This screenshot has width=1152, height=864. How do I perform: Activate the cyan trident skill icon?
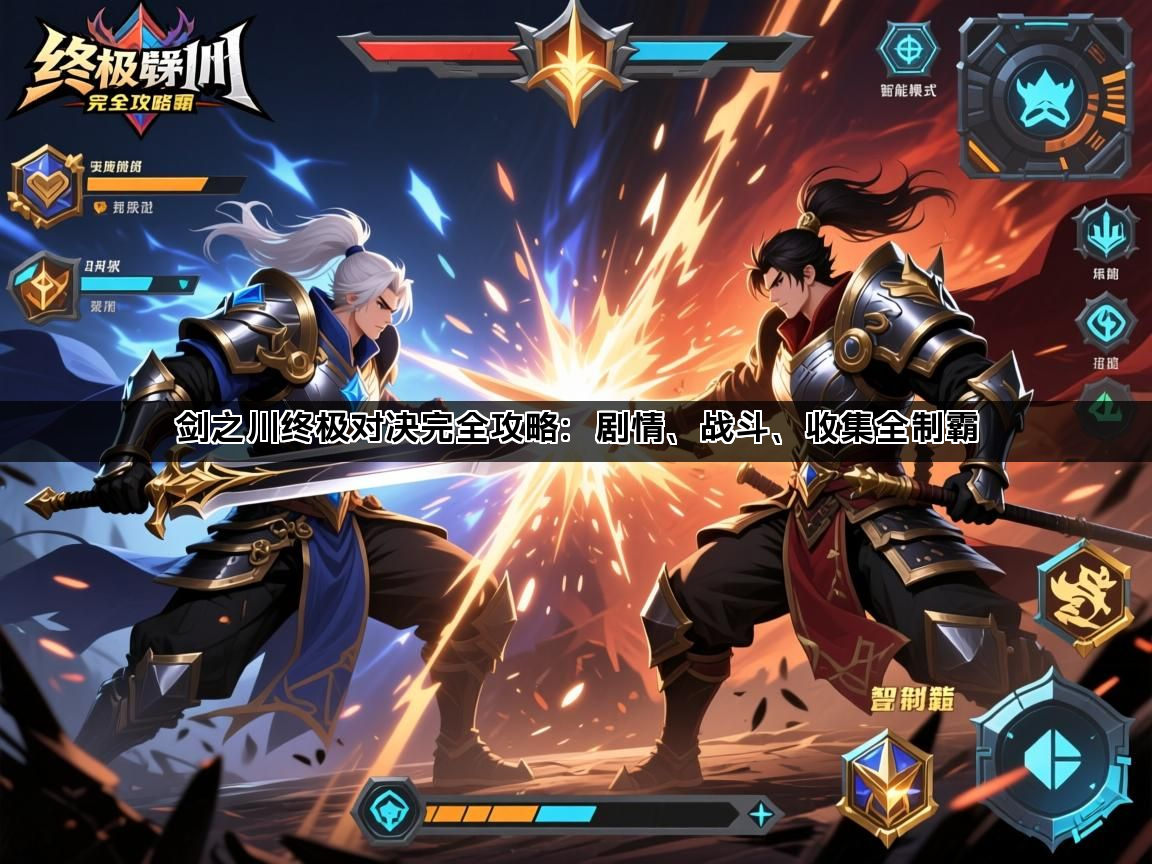pos(1105,233)
